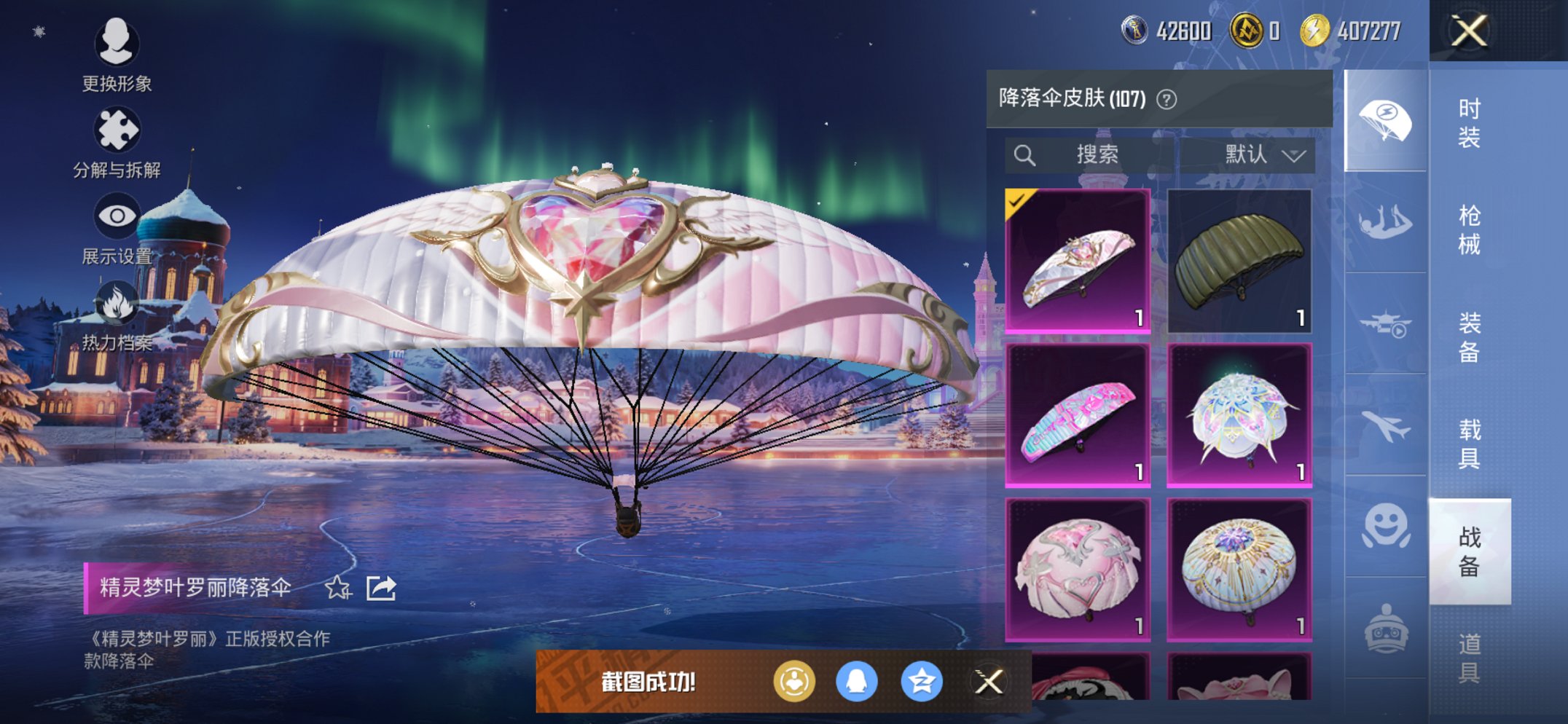Open 热力档案 with the flame icon
Image resolution: width=1568 pixels, height=724 pixels.
point(119,301)
